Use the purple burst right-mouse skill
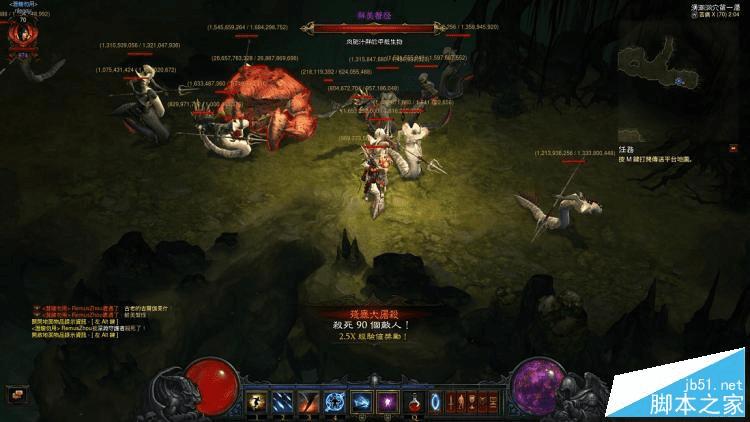 tap(387, 401)
